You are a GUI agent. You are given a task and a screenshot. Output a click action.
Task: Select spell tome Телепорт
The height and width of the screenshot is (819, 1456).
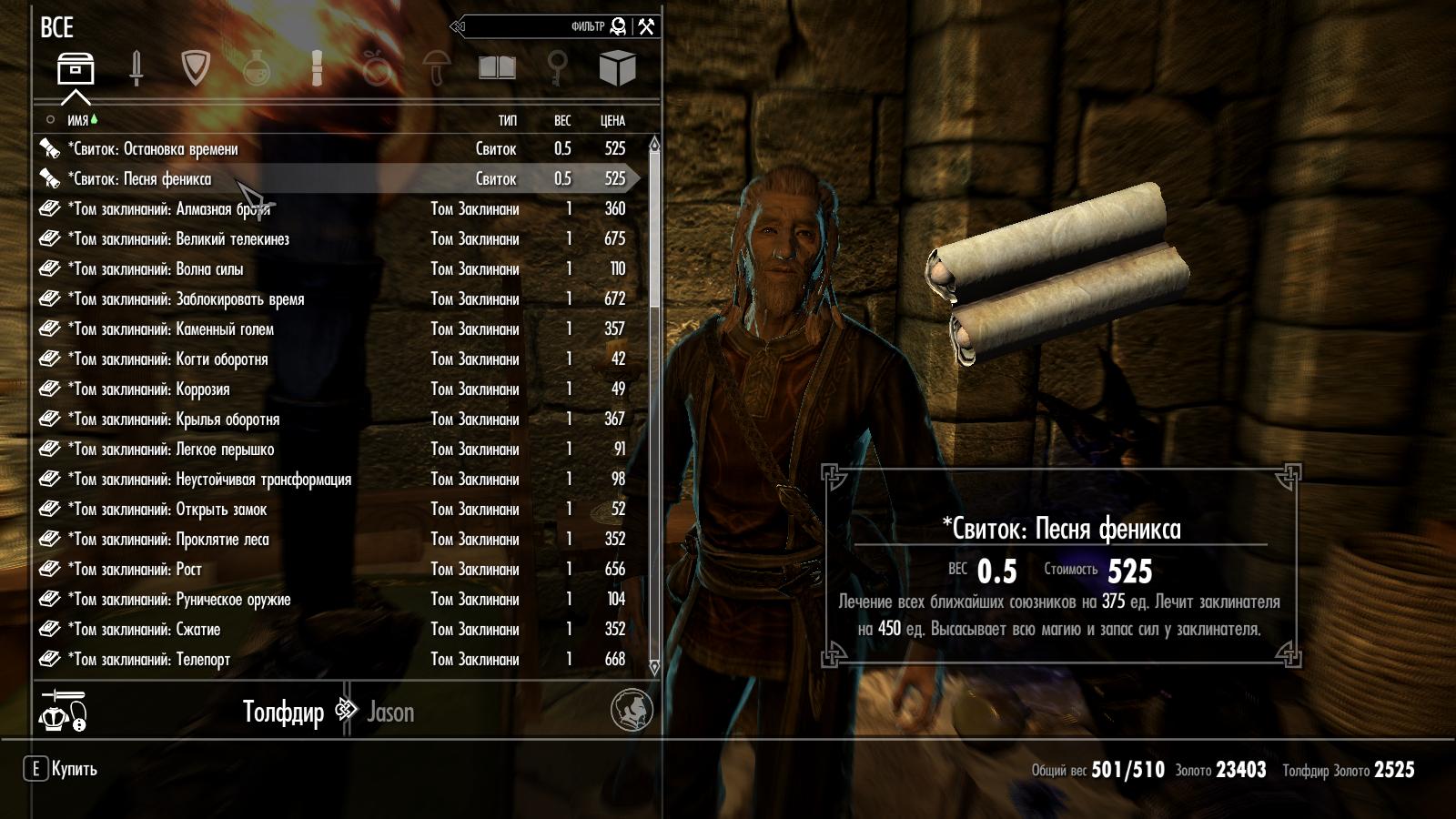pyautogui.click(x=149, y=660)
